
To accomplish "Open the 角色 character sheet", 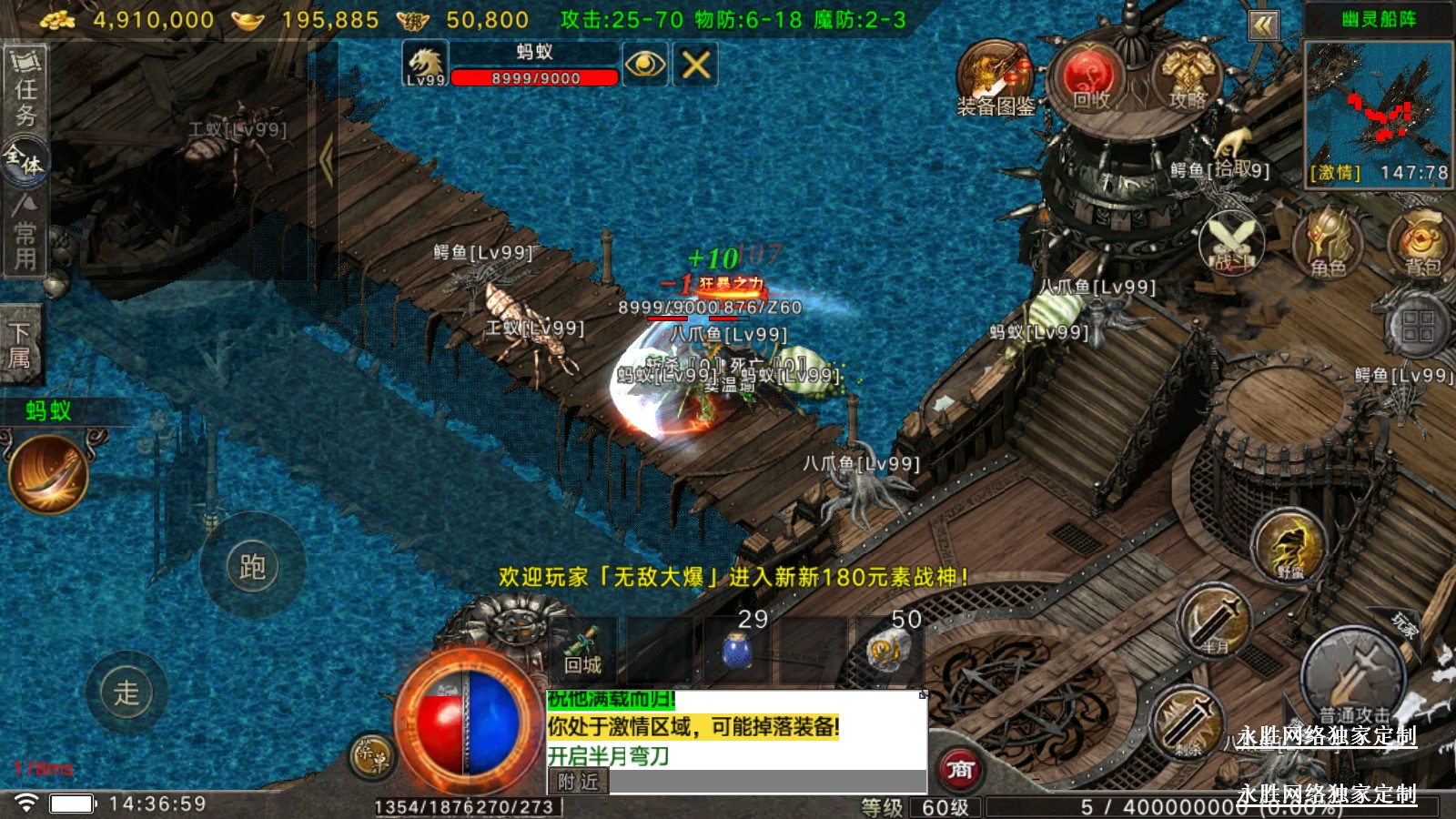I will [x=1328, y=242].
